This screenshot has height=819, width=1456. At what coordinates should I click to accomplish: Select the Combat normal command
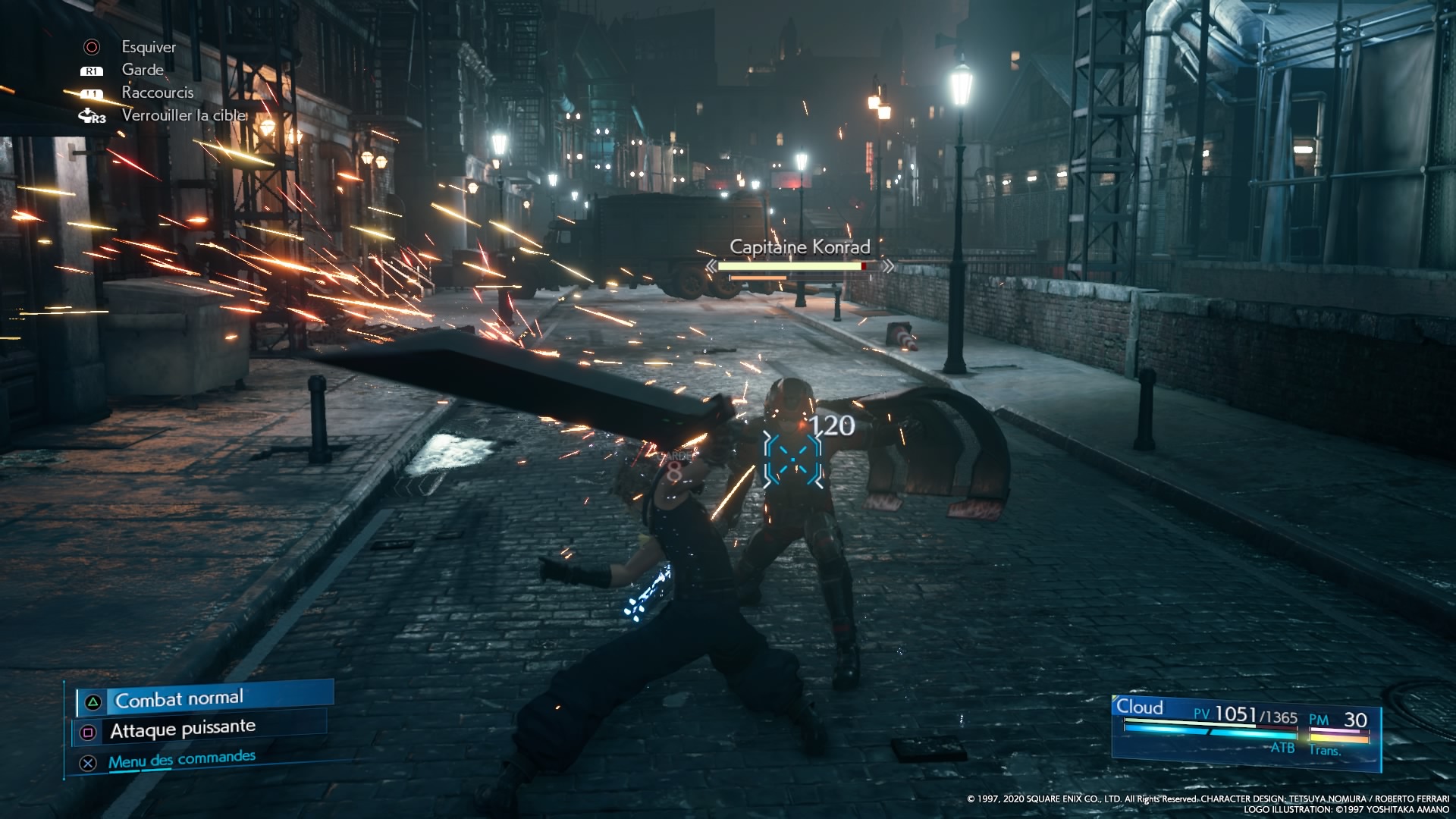point(180,698)
